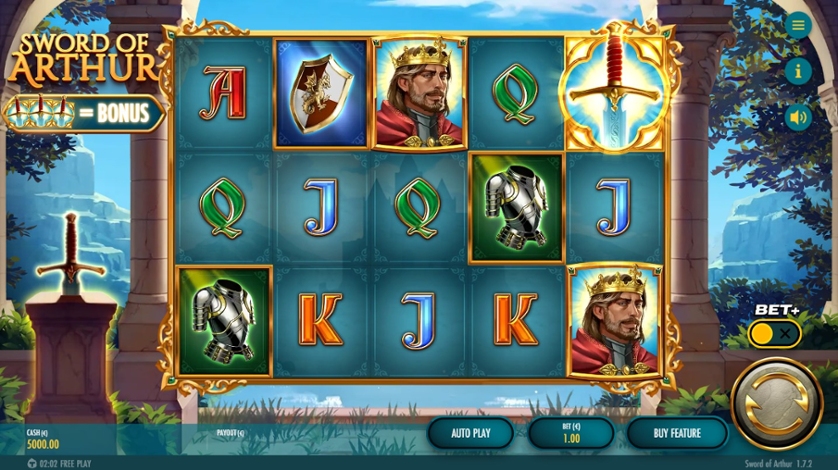Viewport: 838px width, 470px height.
Task: Open the Auto Play options
Action: [x=470, y=433]
